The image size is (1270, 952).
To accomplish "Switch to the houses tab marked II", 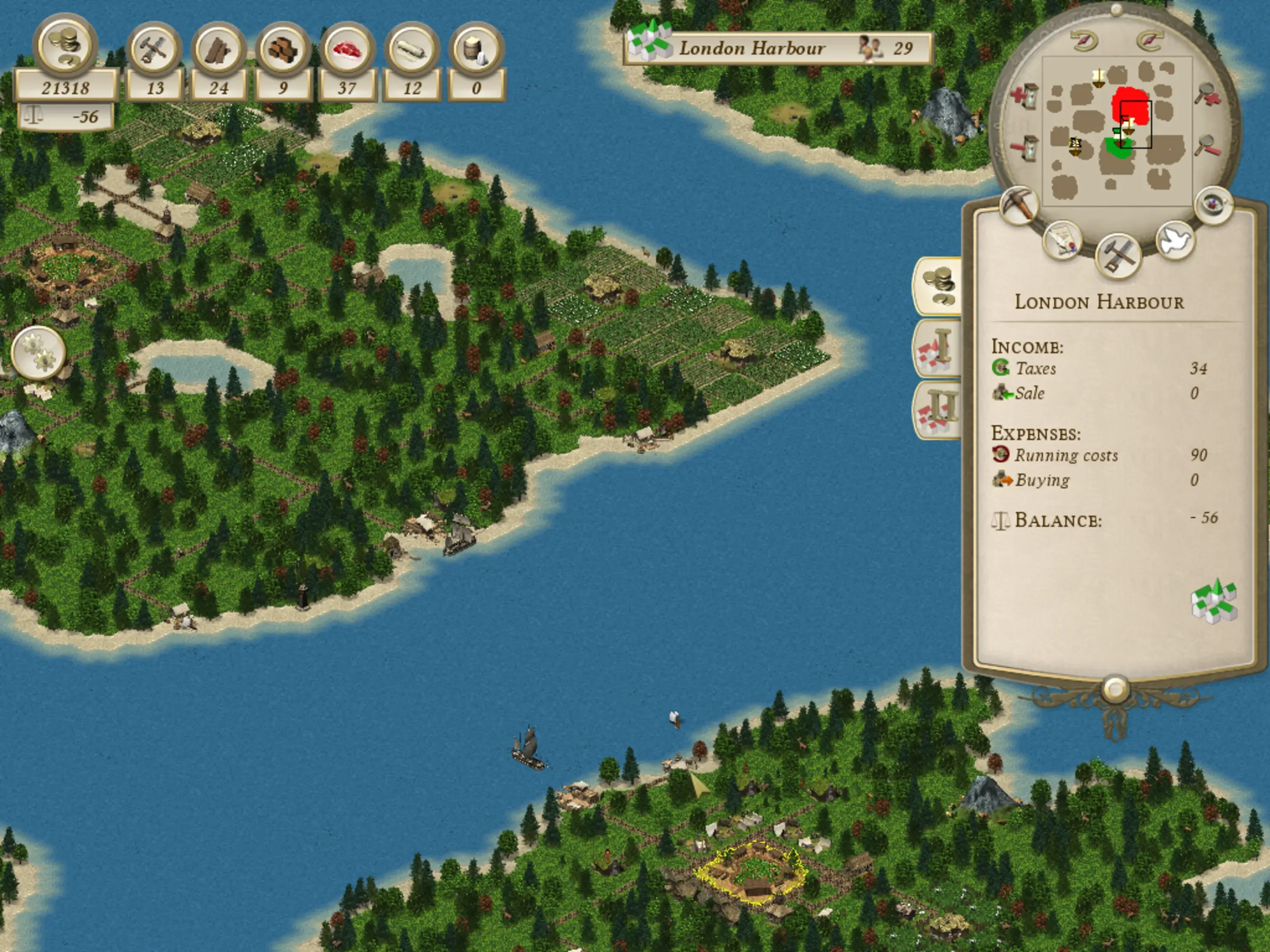I will pyautogui.click(x=938, y=410).
